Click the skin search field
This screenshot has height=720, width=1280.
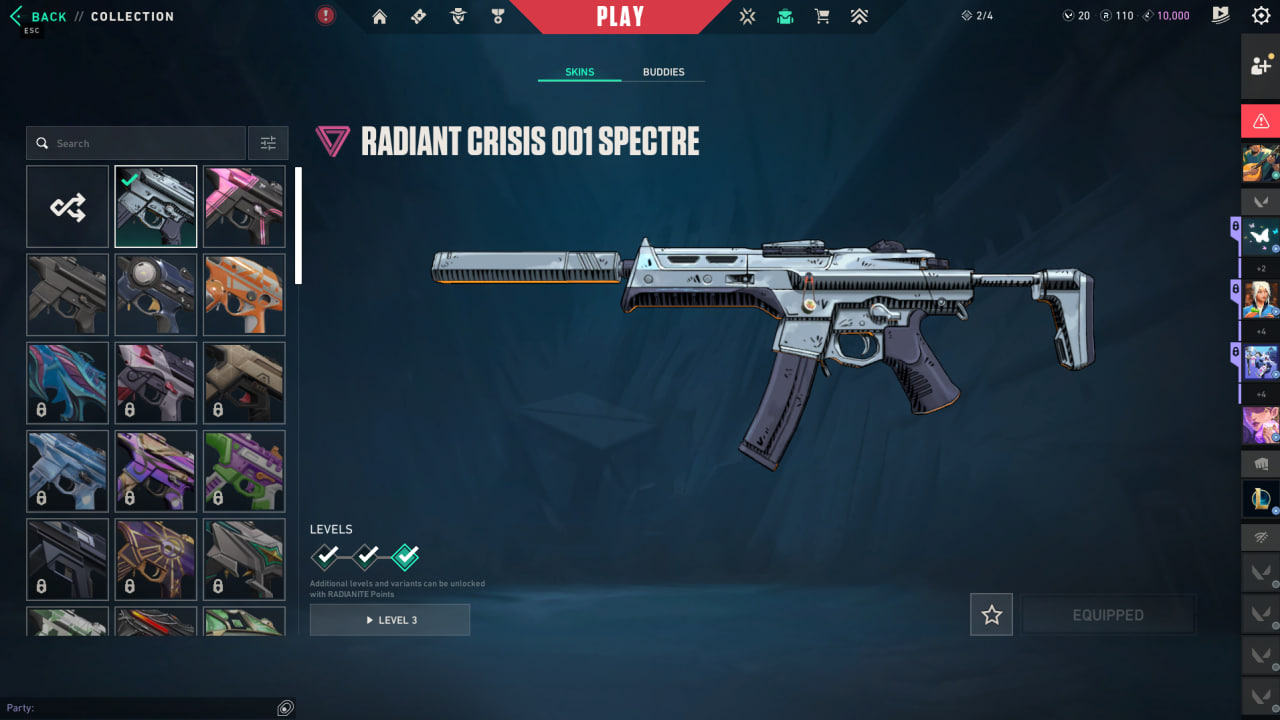pos(136,143)
